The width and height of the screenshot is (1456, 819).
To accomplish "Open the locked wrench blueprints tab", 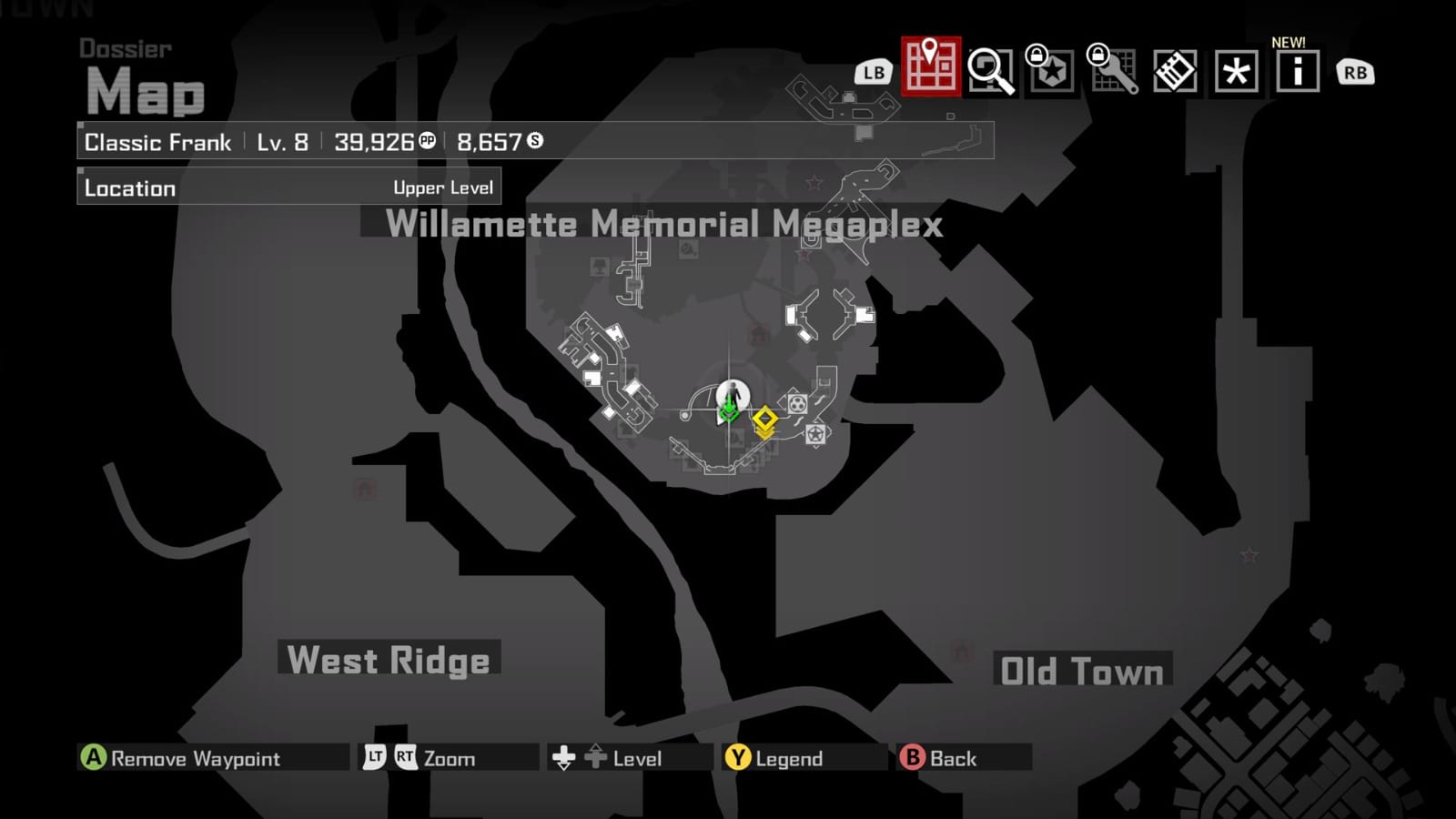I will pos(1113,70).
